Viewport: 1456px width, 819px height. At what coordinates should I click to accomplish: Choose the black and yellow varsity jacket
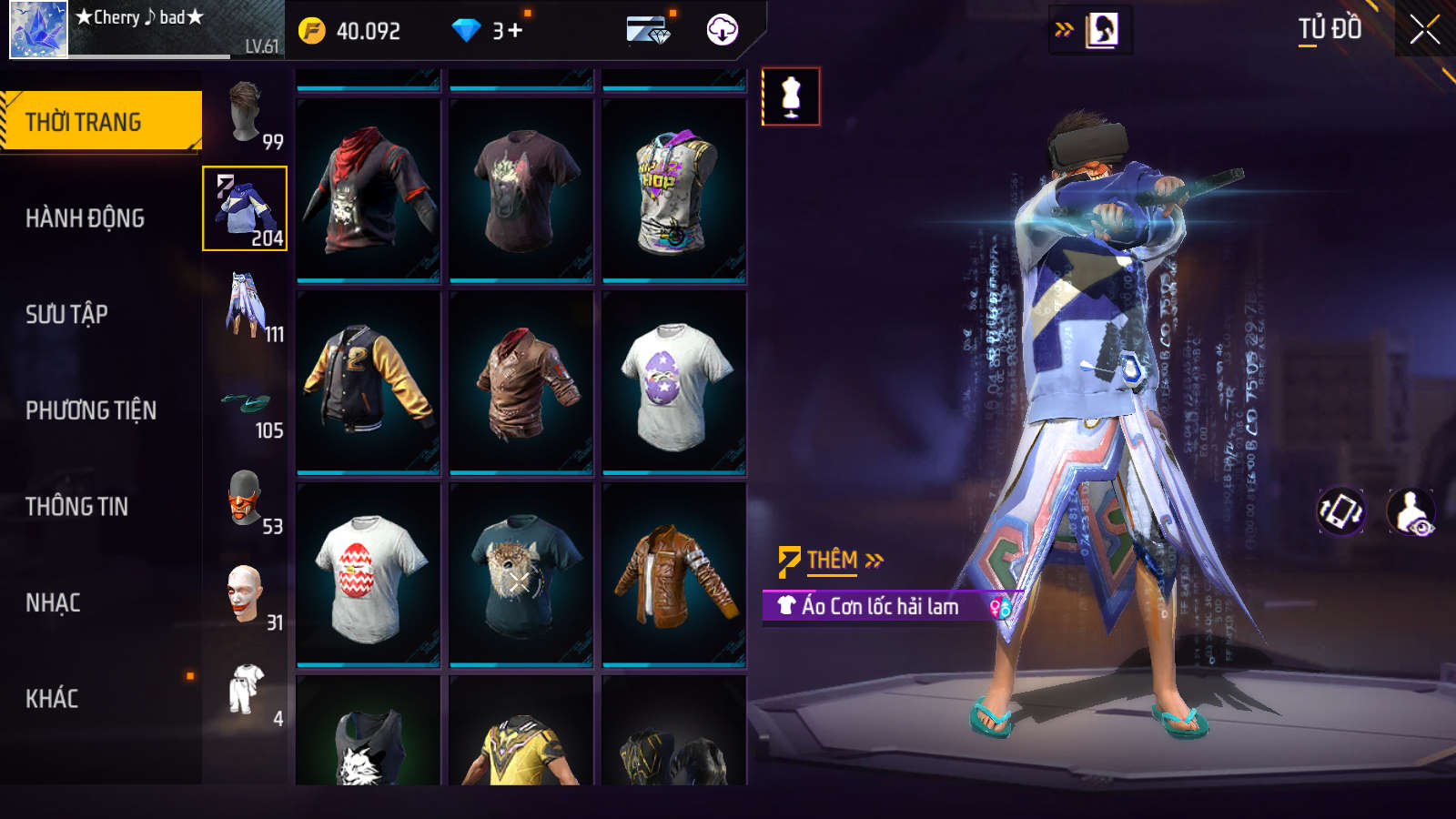coord(368,382)
